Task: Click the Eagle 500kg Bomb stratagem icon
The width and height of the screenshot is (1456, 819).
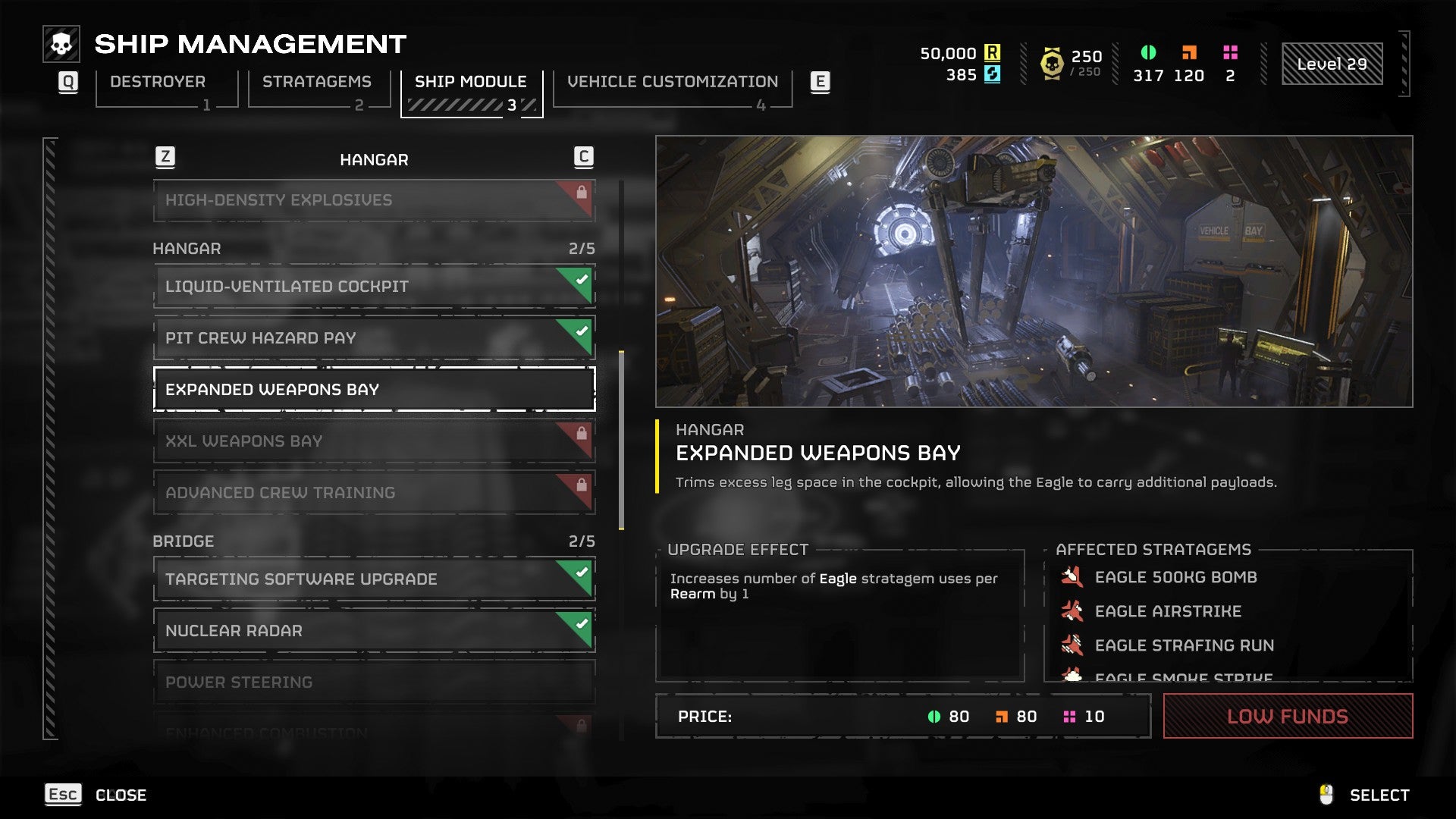Action: coord(1074,577)
